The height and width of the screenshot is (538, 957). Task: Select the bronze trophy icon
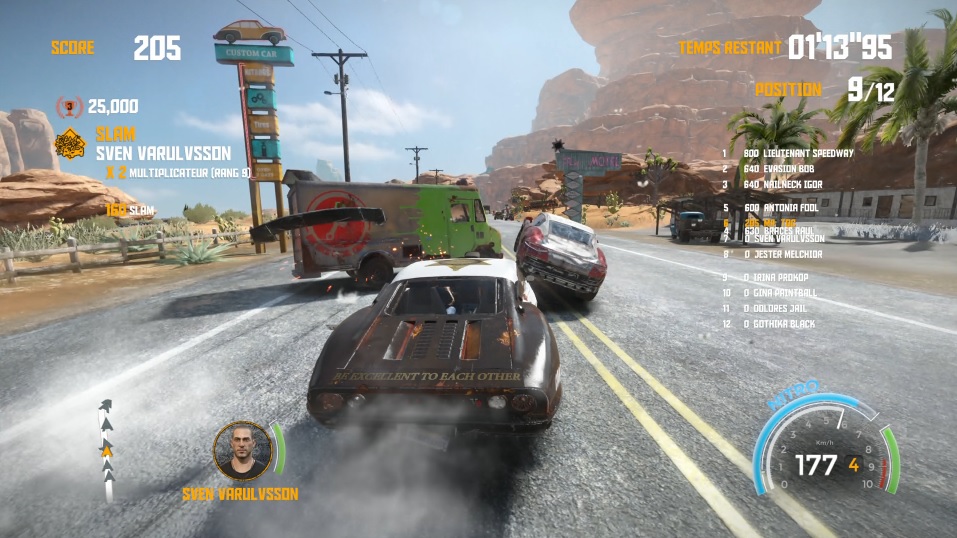click(x=69, y=106)
